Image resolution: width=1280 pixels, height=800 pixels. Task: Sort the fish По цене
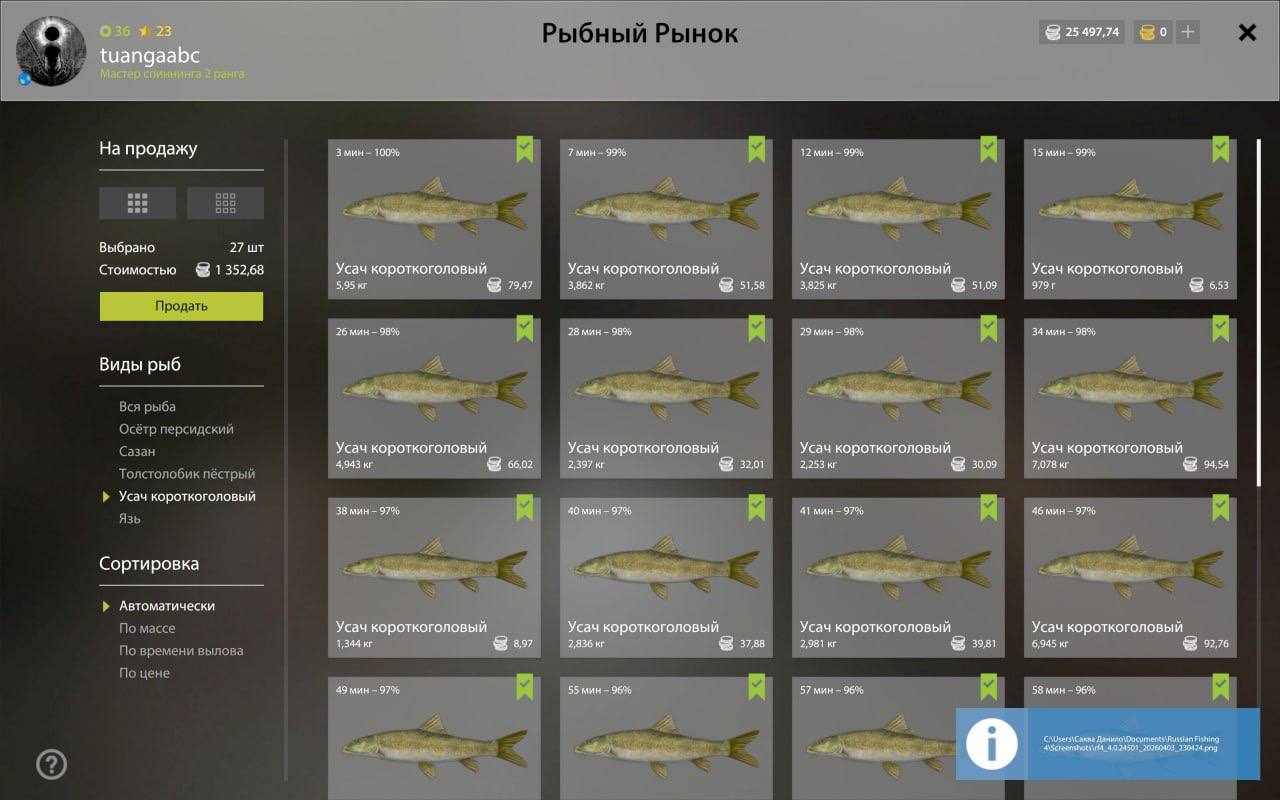(x=144, y=673)
